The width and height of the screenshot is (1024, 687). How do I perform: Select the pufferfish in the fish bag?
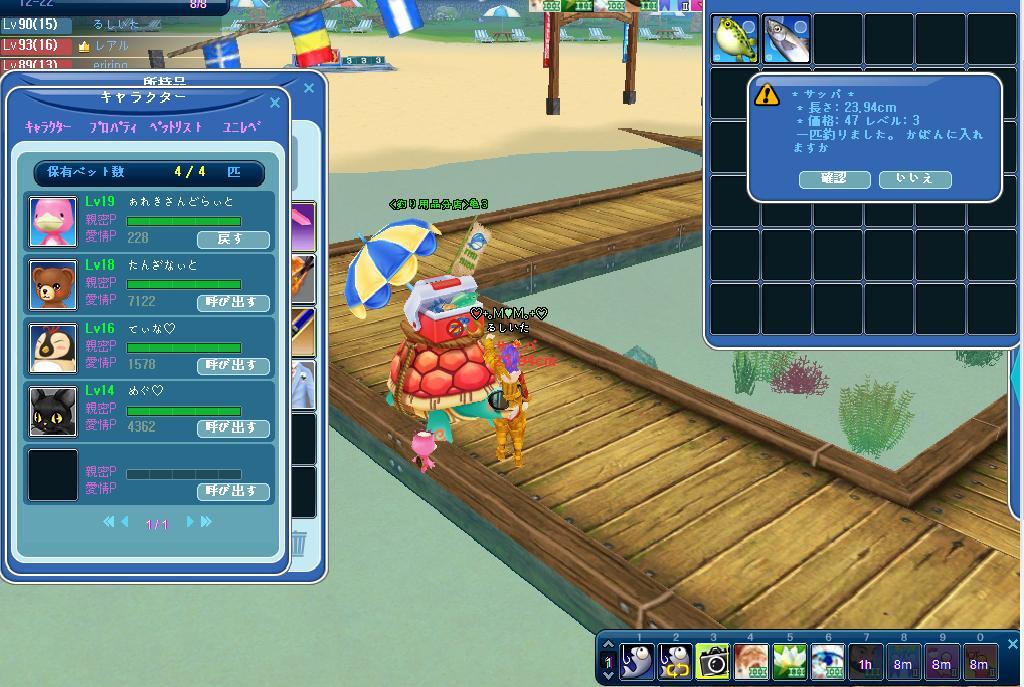(x=735, y=39)
